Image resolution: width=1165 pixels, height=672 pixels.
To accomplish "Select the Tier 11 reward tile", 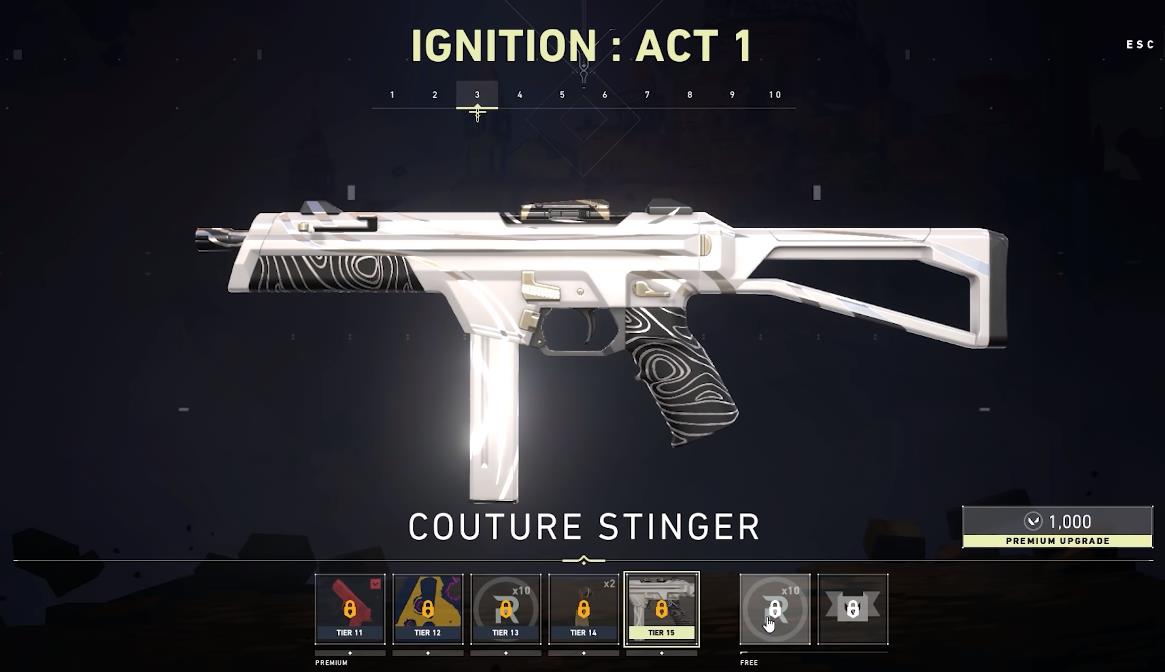I will (350, 608).
